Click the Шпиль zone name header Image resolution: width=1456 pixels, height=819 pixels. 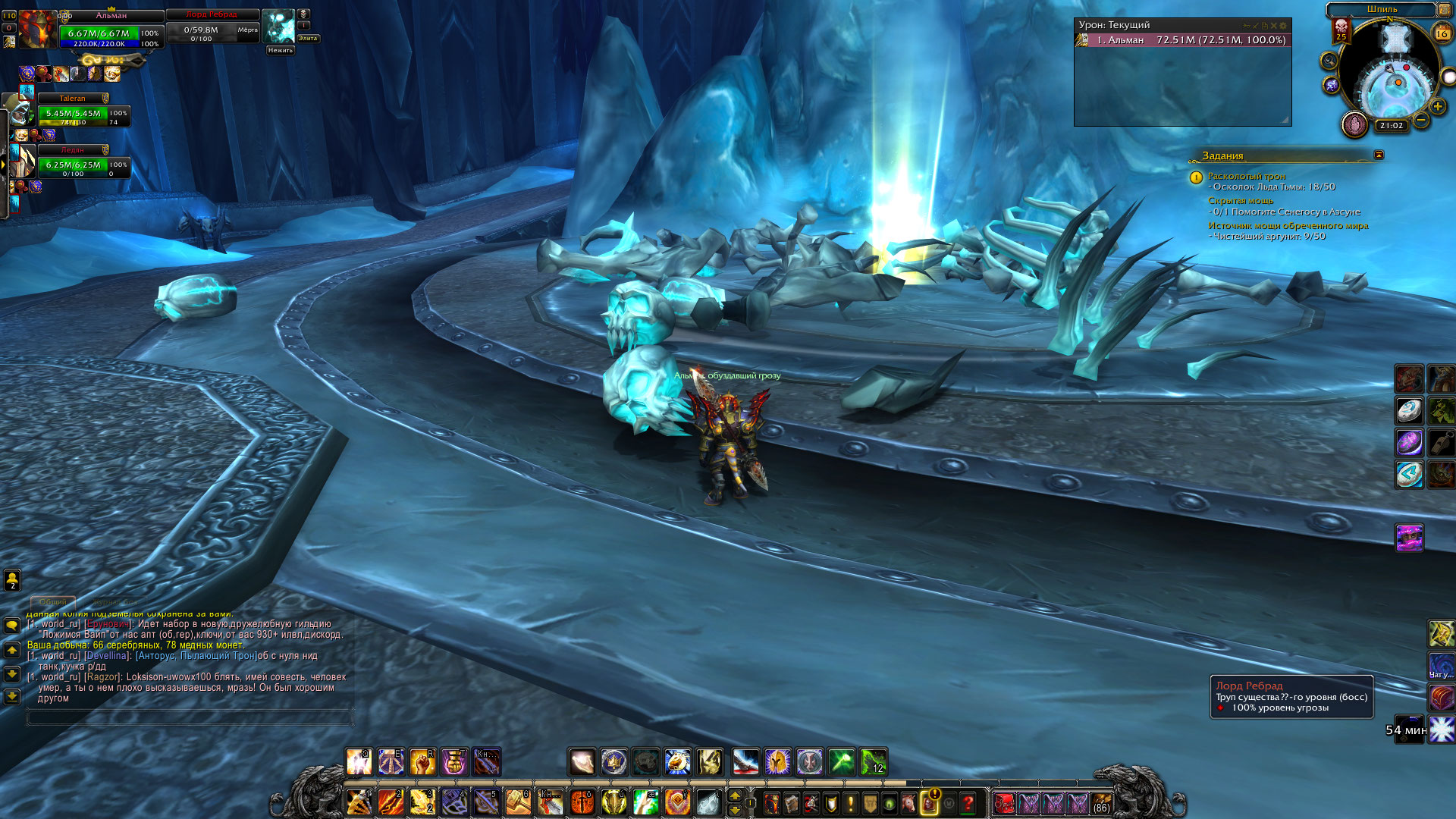click(x=1381, y=10)
